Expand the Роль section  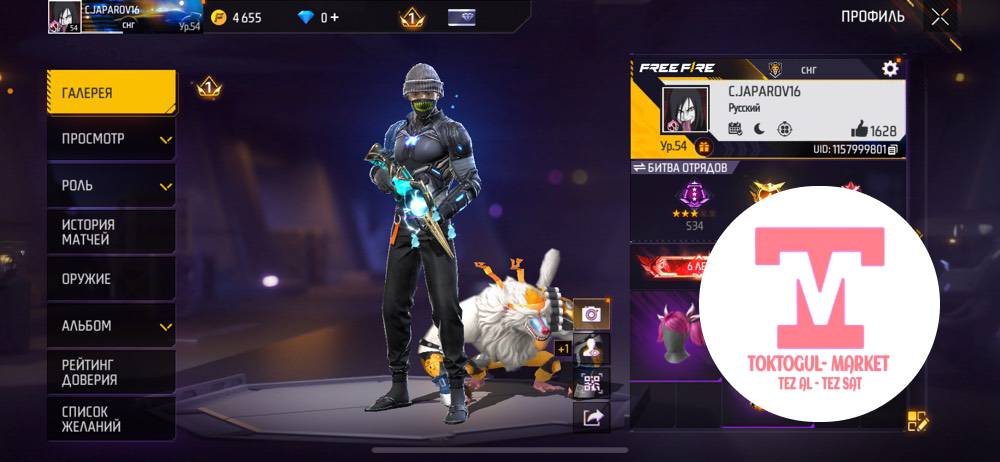pyautogui.click(x=110, y=186)
